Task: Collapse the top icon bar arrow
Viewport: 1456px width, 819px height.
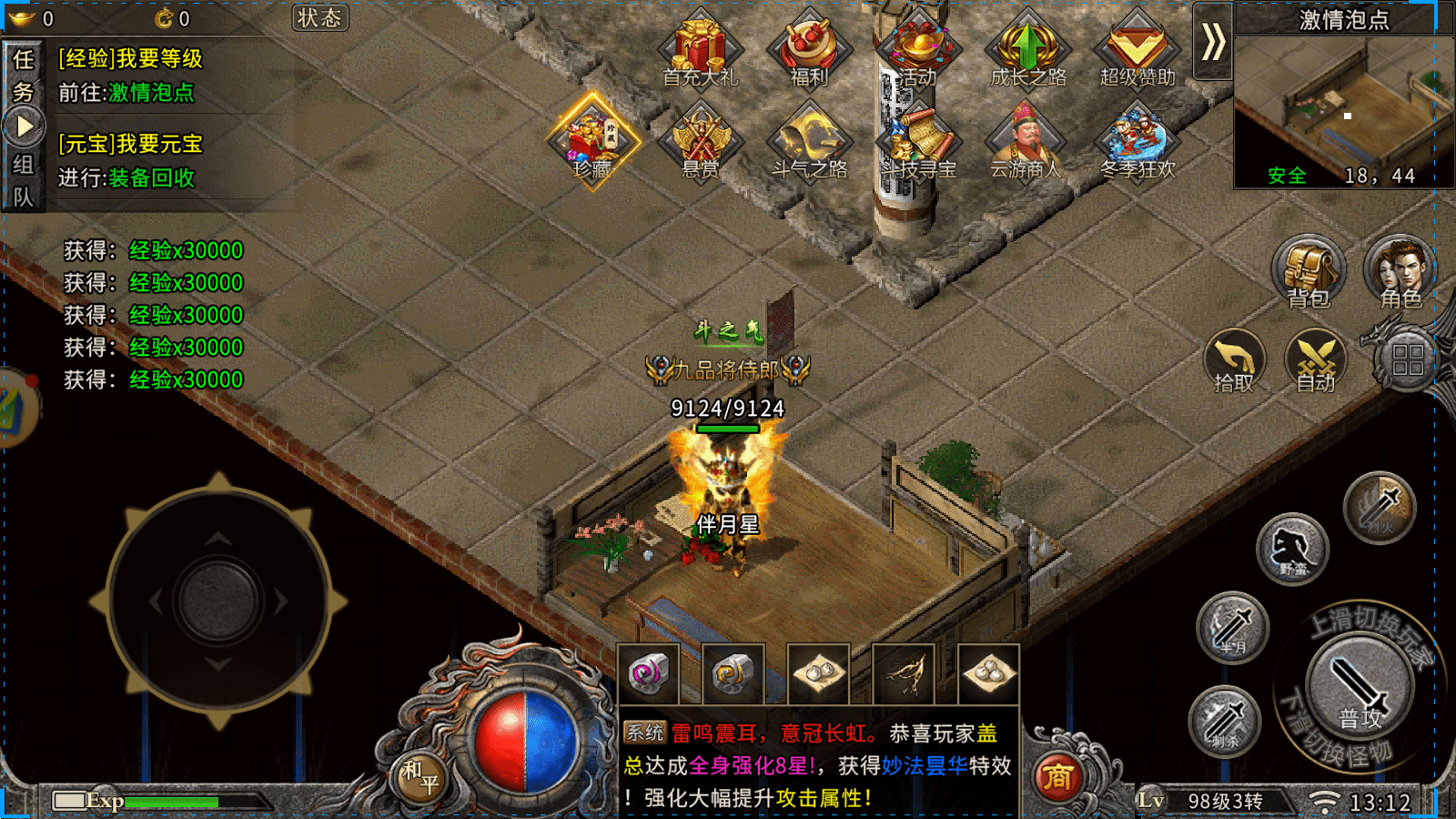Action: click(1212, 42)
